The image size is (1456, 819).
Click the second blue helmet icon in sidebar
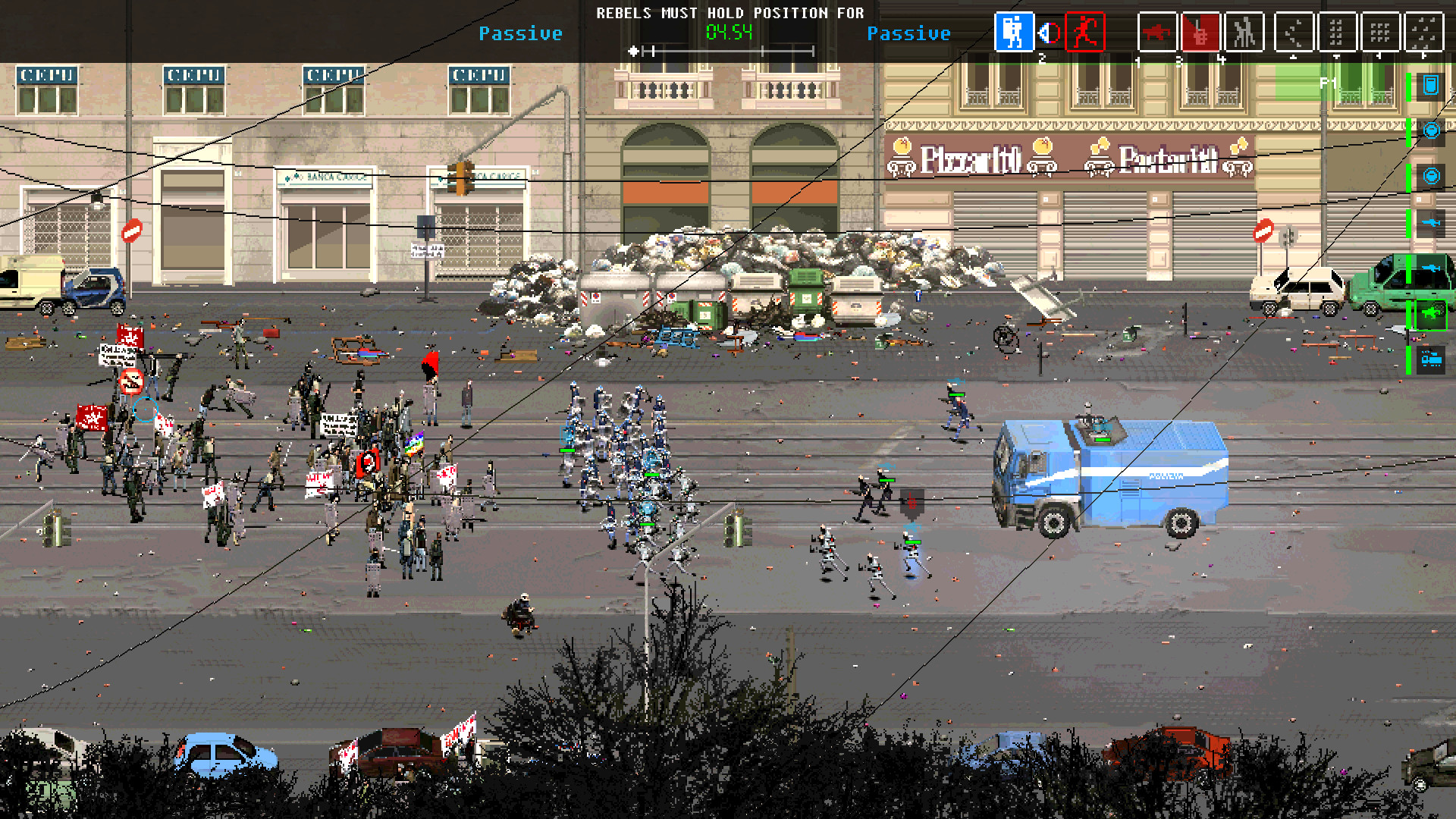pos(1431,176)
